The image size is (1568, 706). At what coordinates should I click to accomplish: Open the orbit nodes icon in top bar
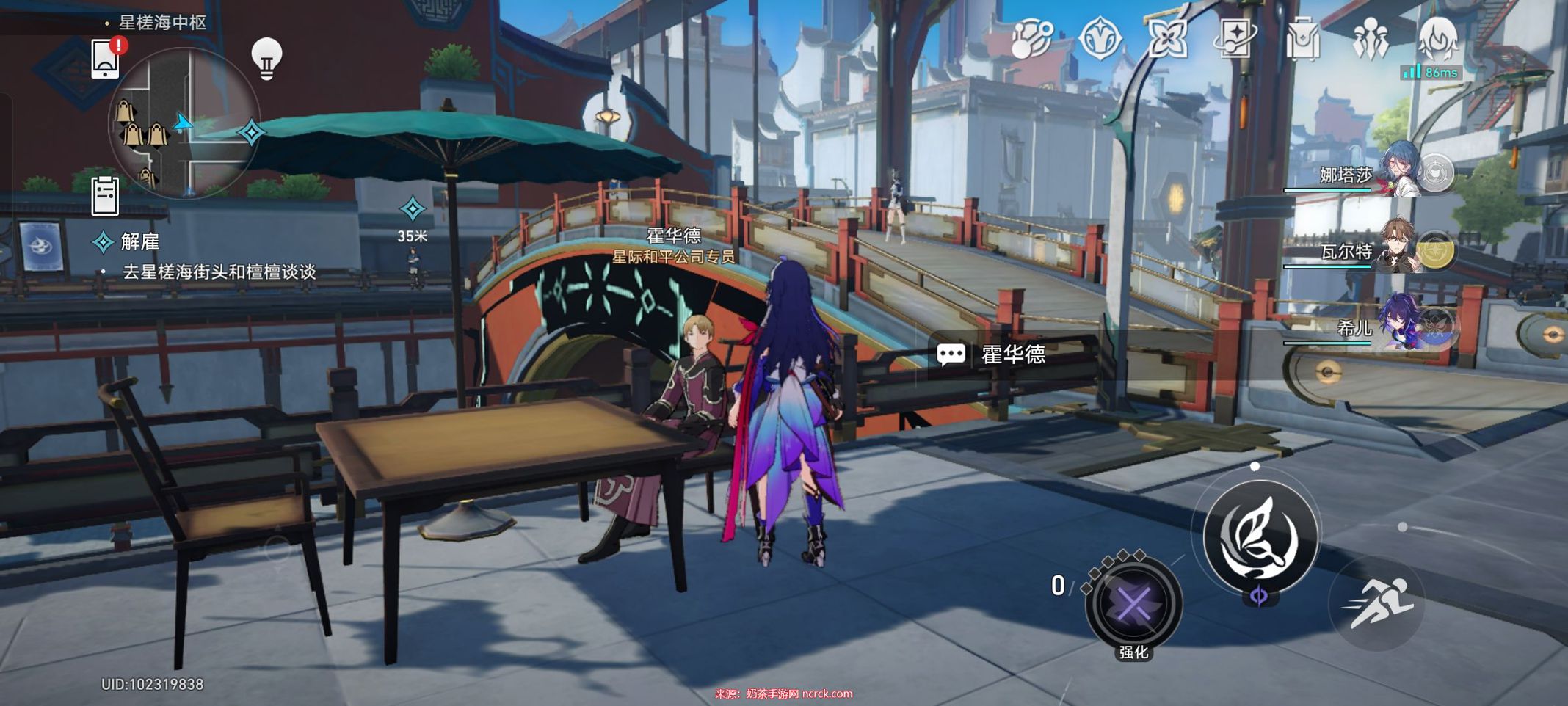pos(1031,38)
